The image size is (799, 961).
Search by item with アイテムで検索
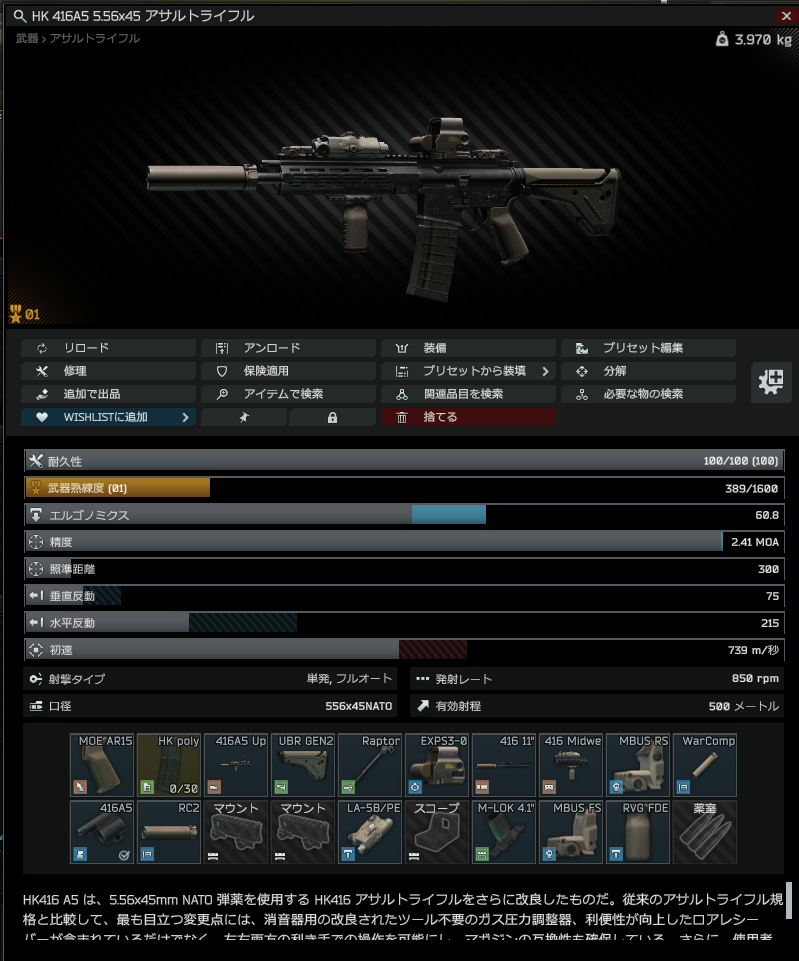point(288,394)
